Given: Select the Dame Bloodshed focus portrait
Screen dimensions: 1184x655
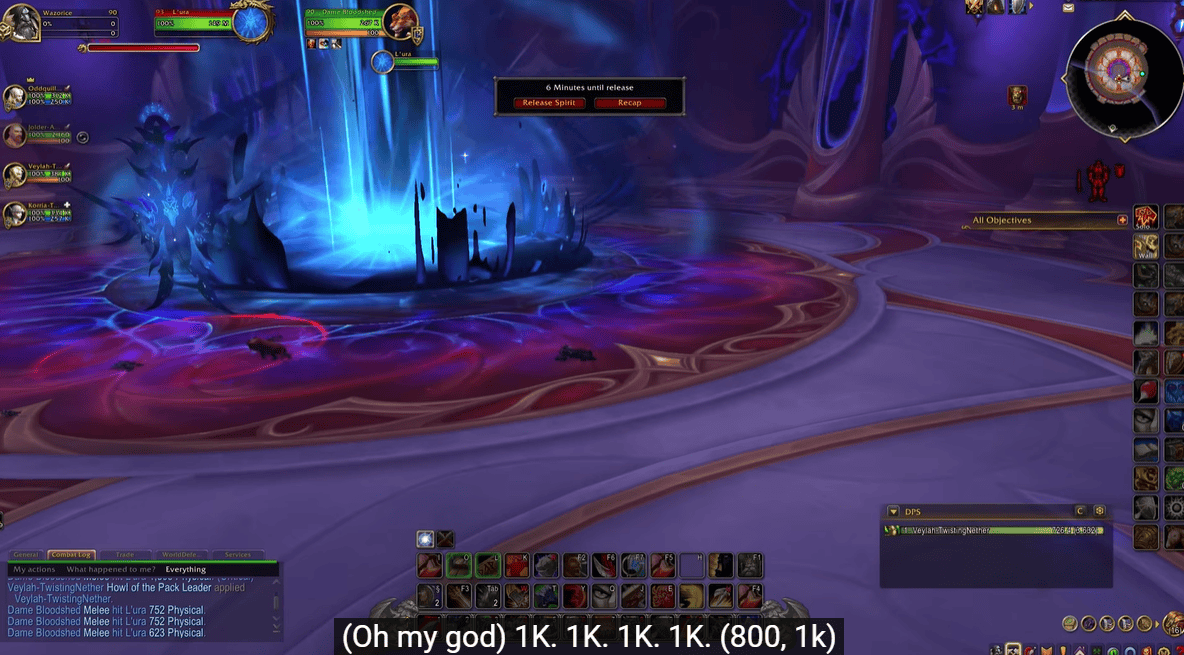Looking at the screenshot, I should pyautogui.click(x=400, y=22).
